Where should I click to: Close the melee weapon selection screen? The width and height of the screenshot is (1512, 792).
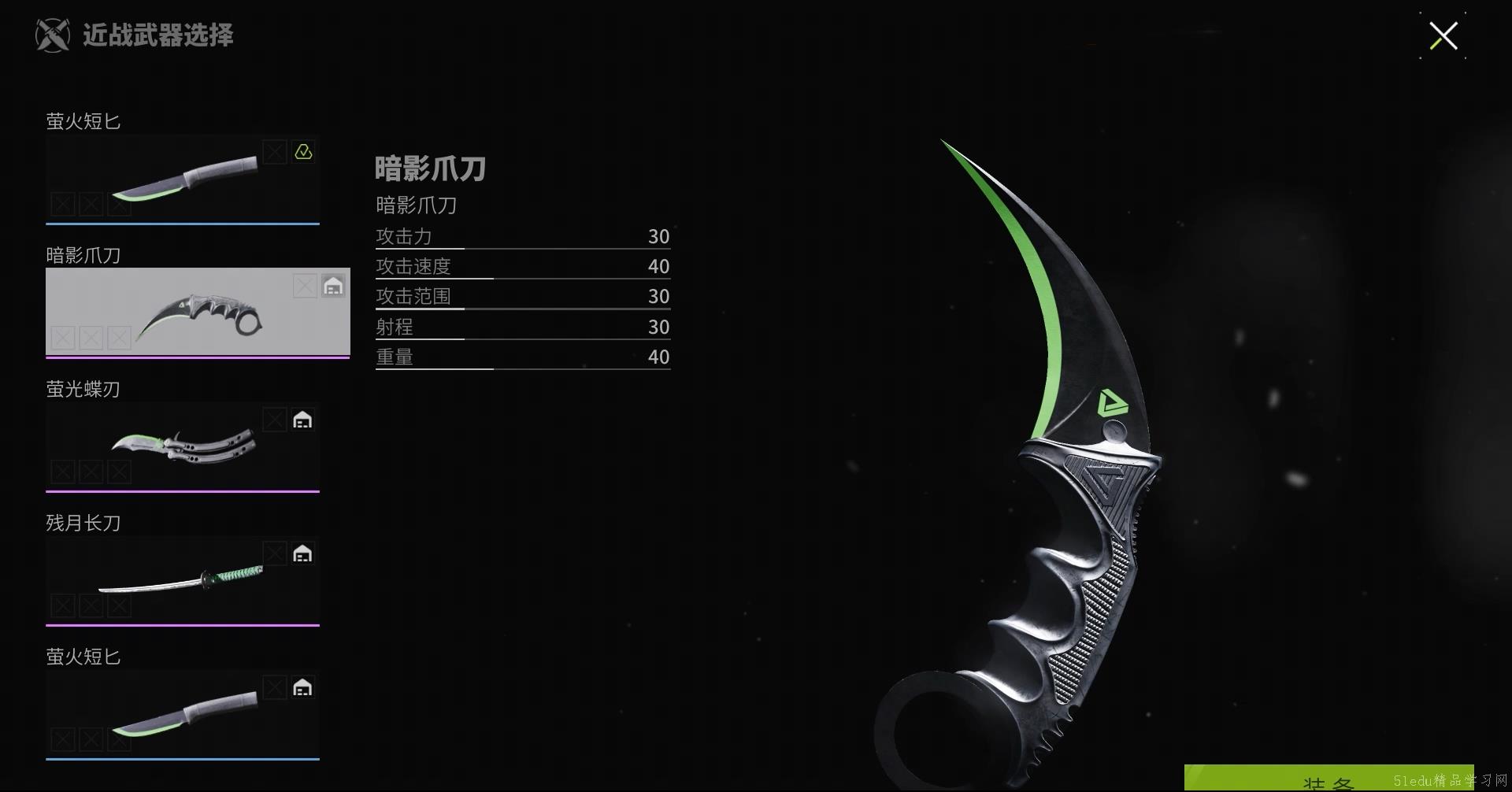tap(1443, 36)
